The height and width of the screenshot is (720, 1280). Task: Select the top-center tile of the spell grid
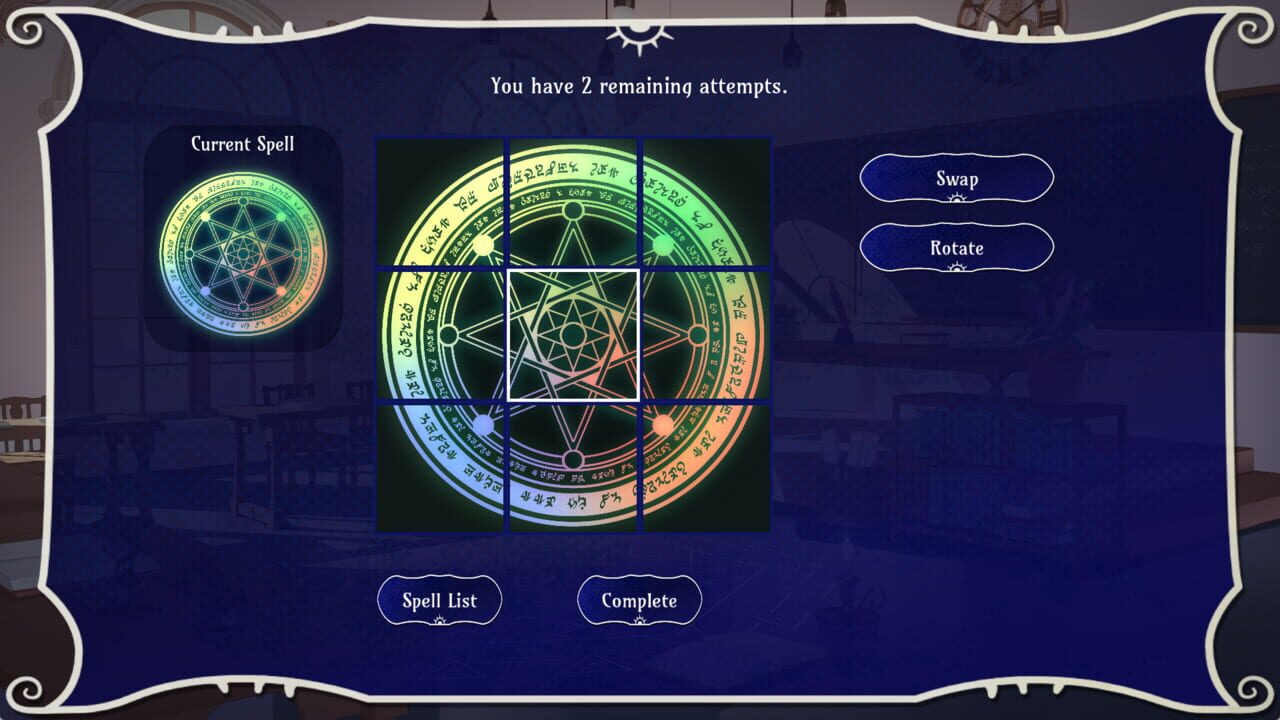[x=573, y=203]
